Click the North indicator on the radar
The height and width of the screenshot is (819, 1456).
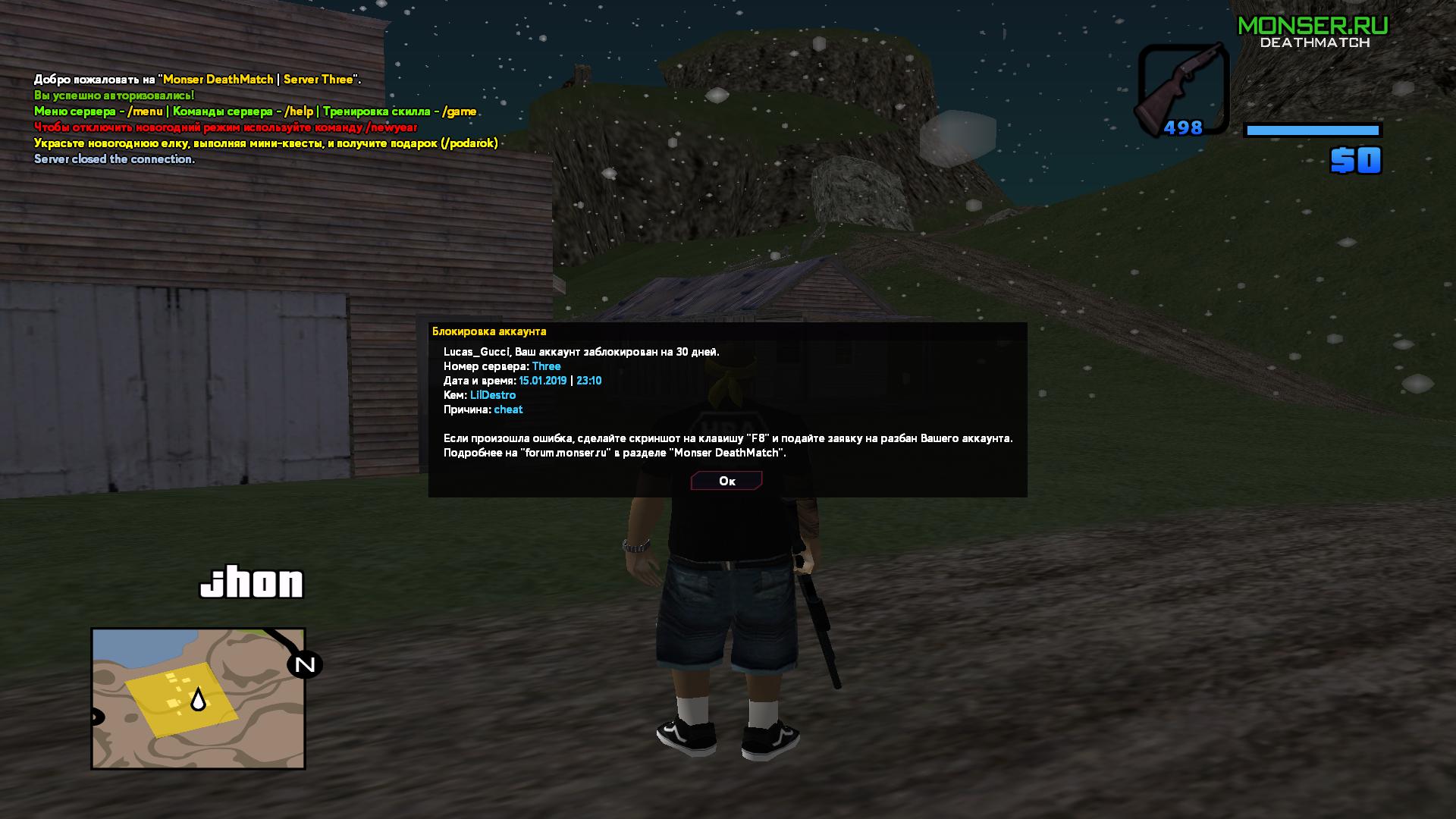[x=303, y=666]
